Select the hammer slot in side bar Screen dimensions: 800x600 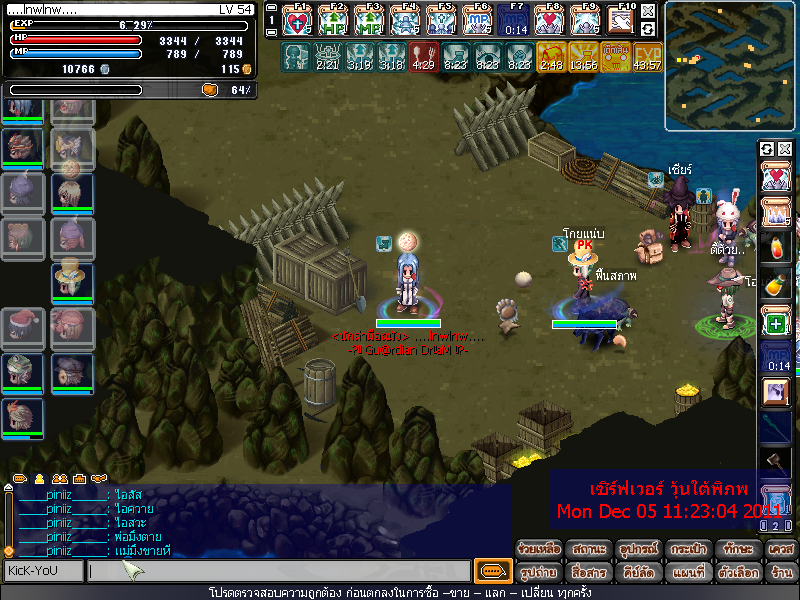[x=776, y=461]
